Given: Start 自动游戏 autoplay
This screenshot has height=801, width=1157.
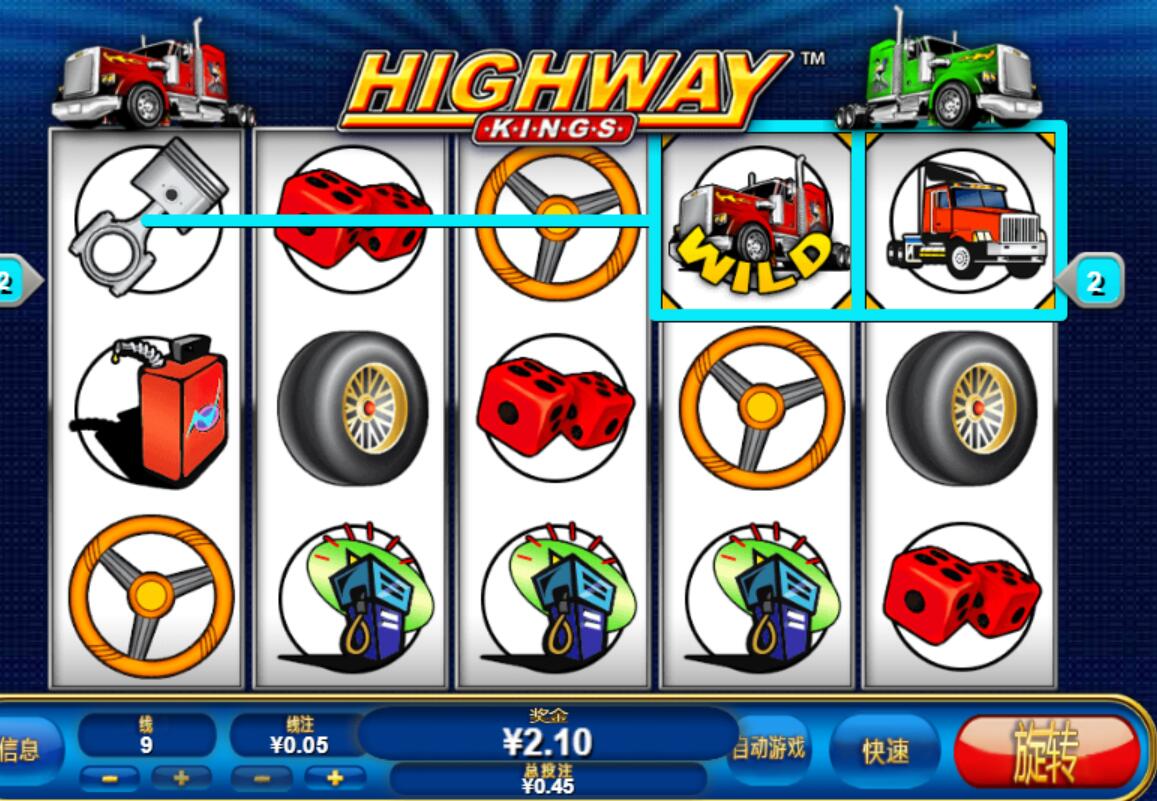Looking at the screenshot, I should click(x=768, y=749).
